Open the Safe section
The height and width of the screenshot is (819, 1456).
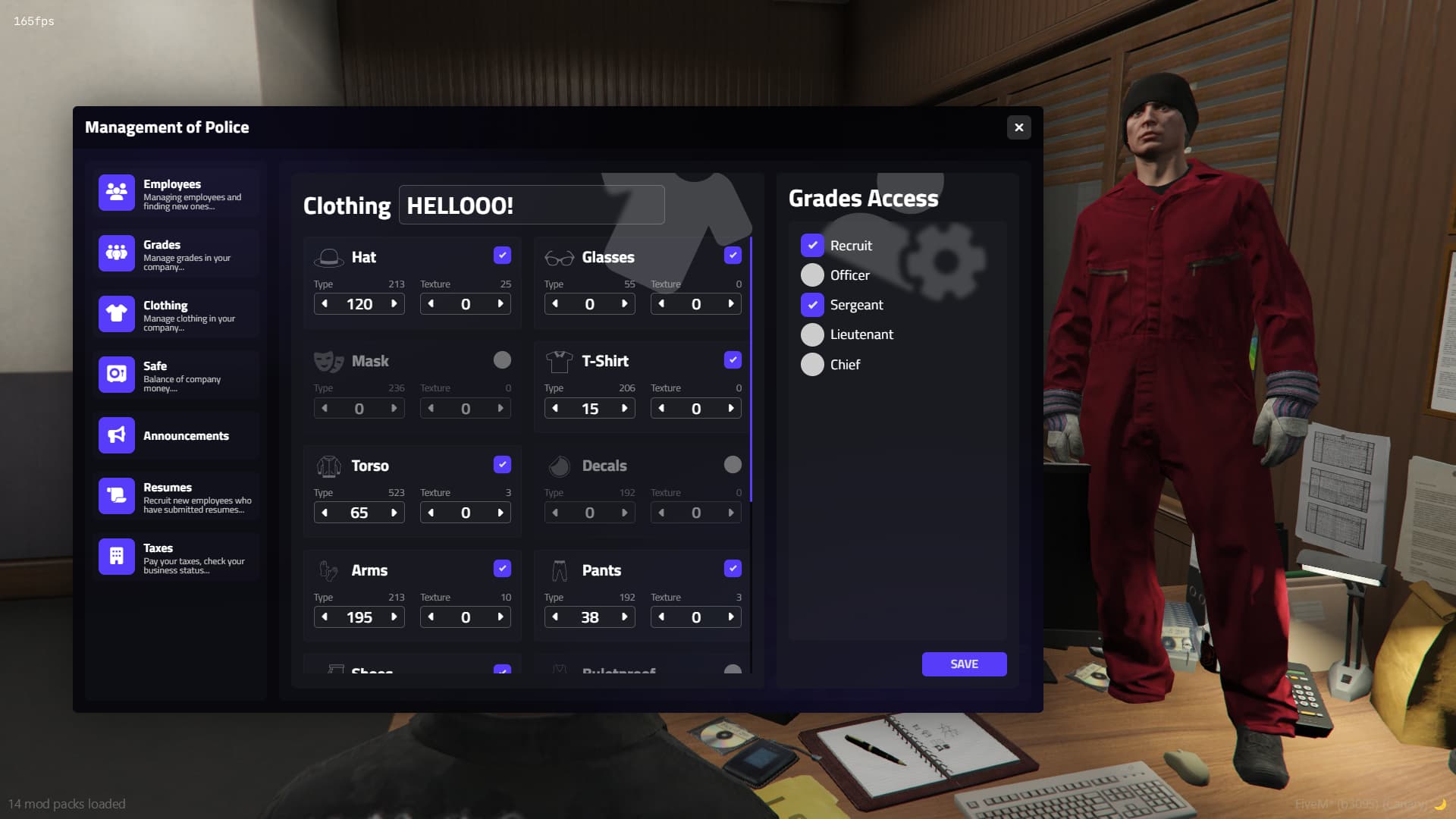174,374
